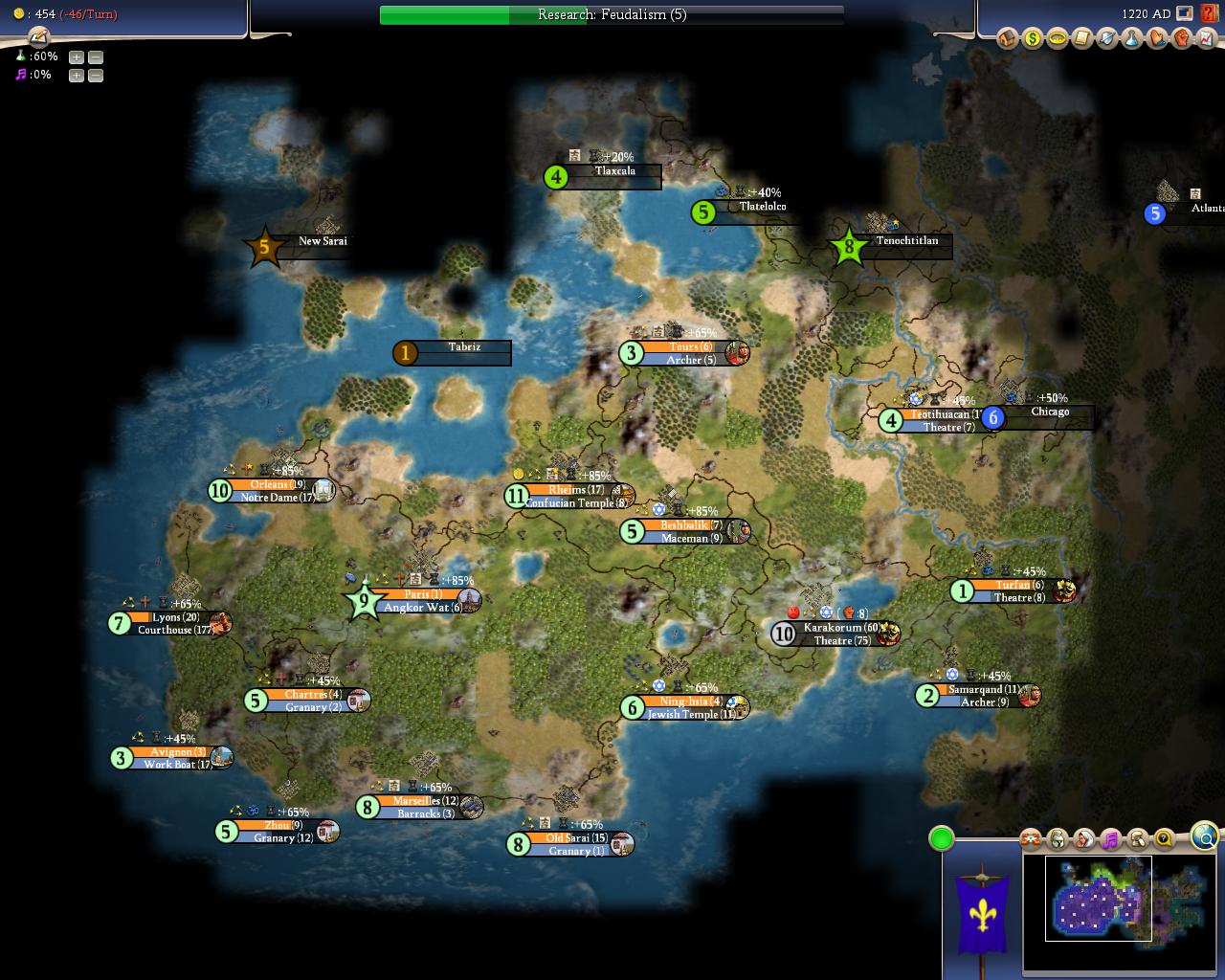This screenshot has height=980, width=1225.
Task: Open the Civics screen crown icon
Action: 1056,38
